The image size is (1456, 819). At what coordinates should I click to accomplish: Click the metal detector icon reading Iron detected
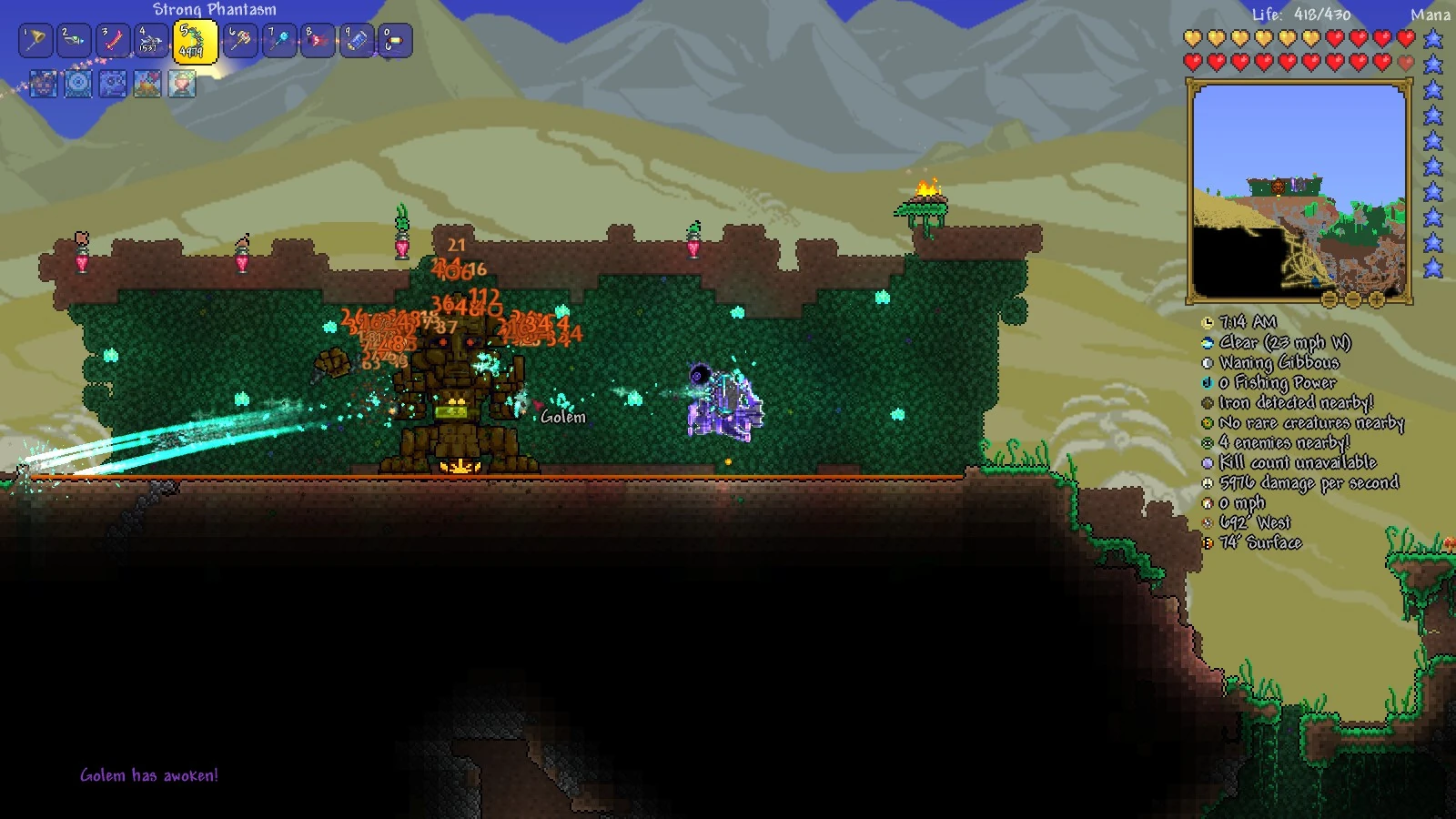pyautogui.click(x=1207, y=402)
